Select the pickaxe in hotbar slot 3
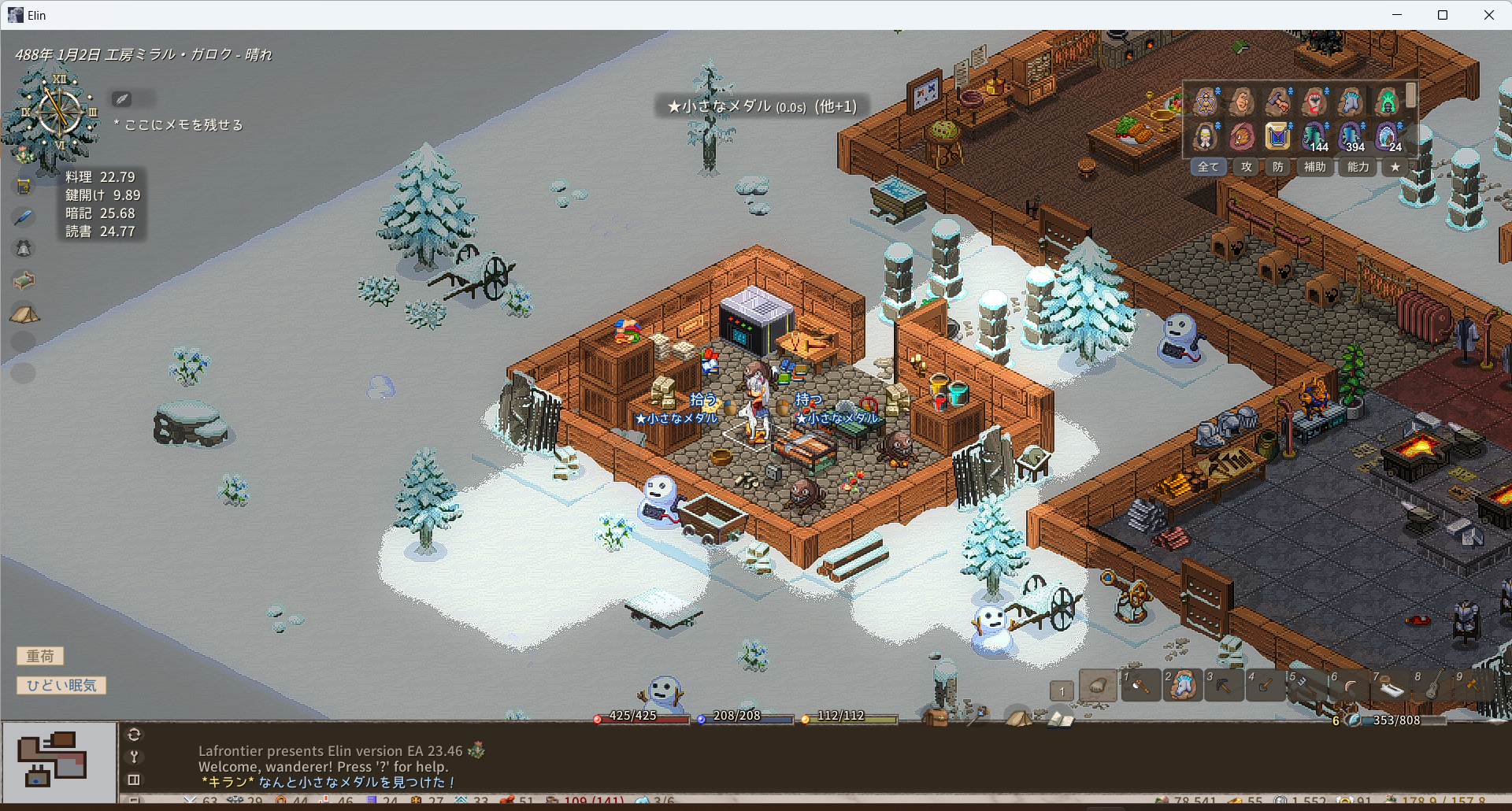Image resolution: width=1512 pixels, height=811 pixels. tap(1223, 686)
